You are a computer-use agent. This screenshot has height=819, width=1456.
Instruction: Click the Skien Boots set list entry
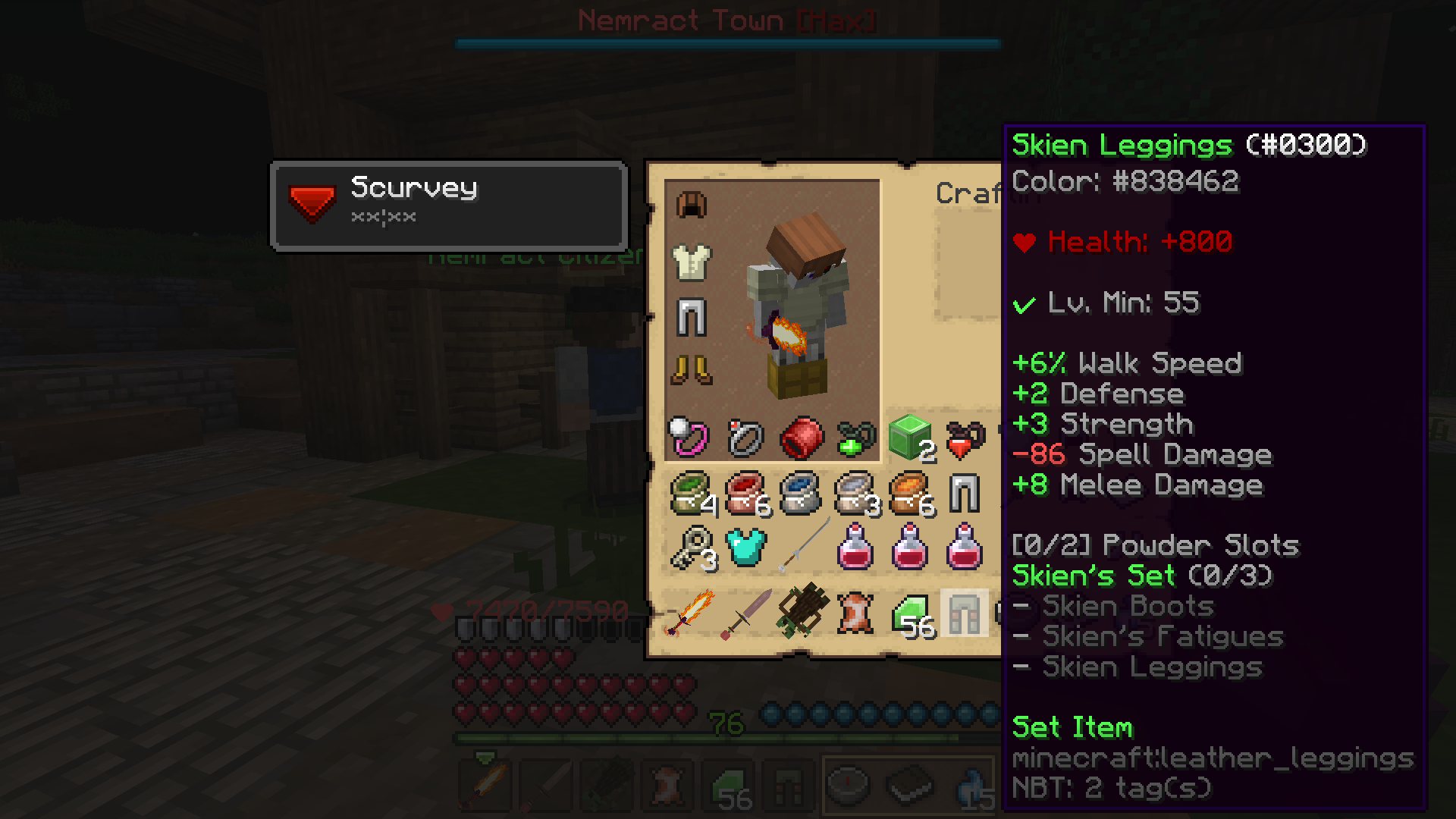(1128, 606)
